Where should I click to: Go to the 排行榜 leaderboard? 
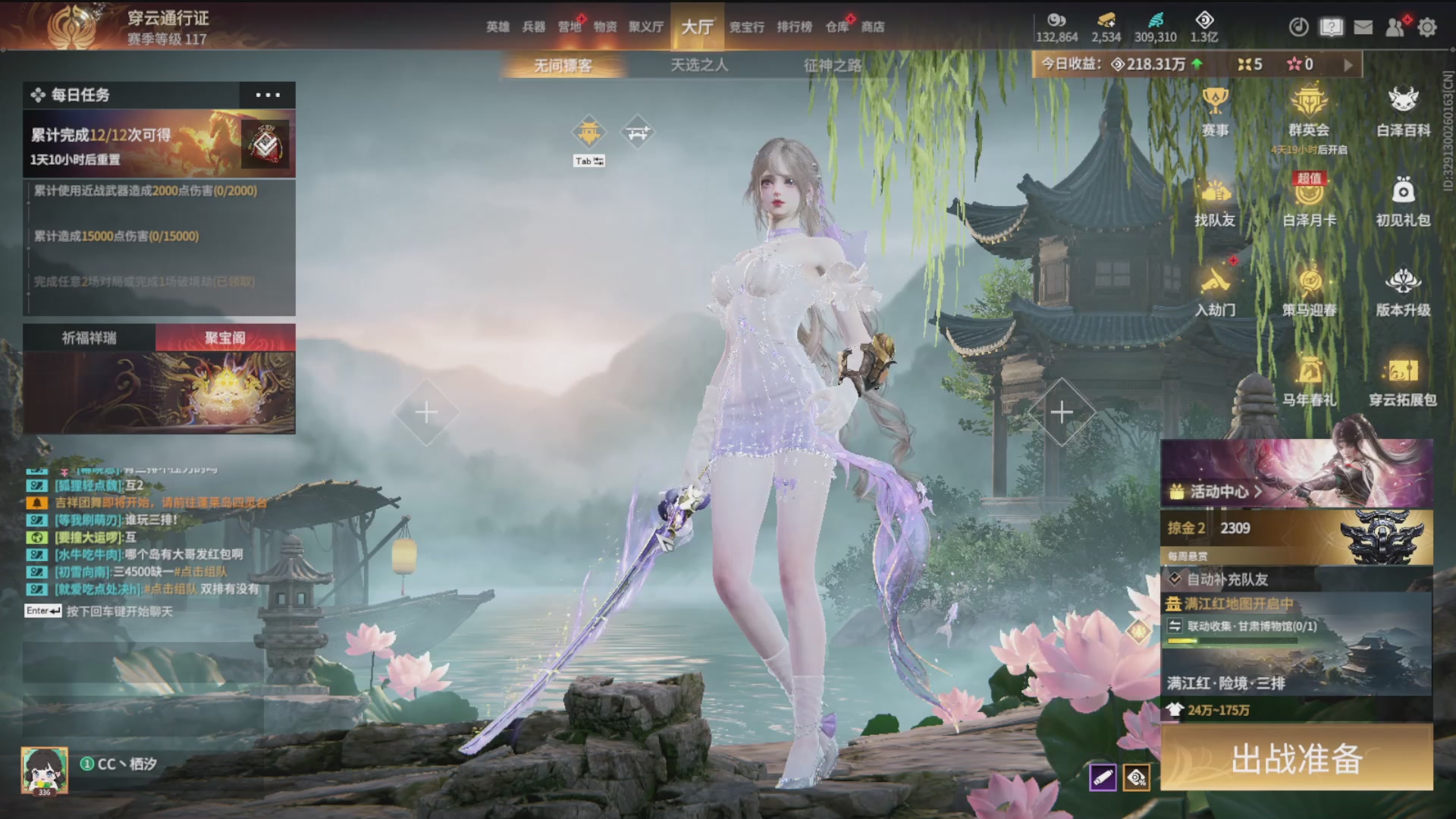coord(794,27)
